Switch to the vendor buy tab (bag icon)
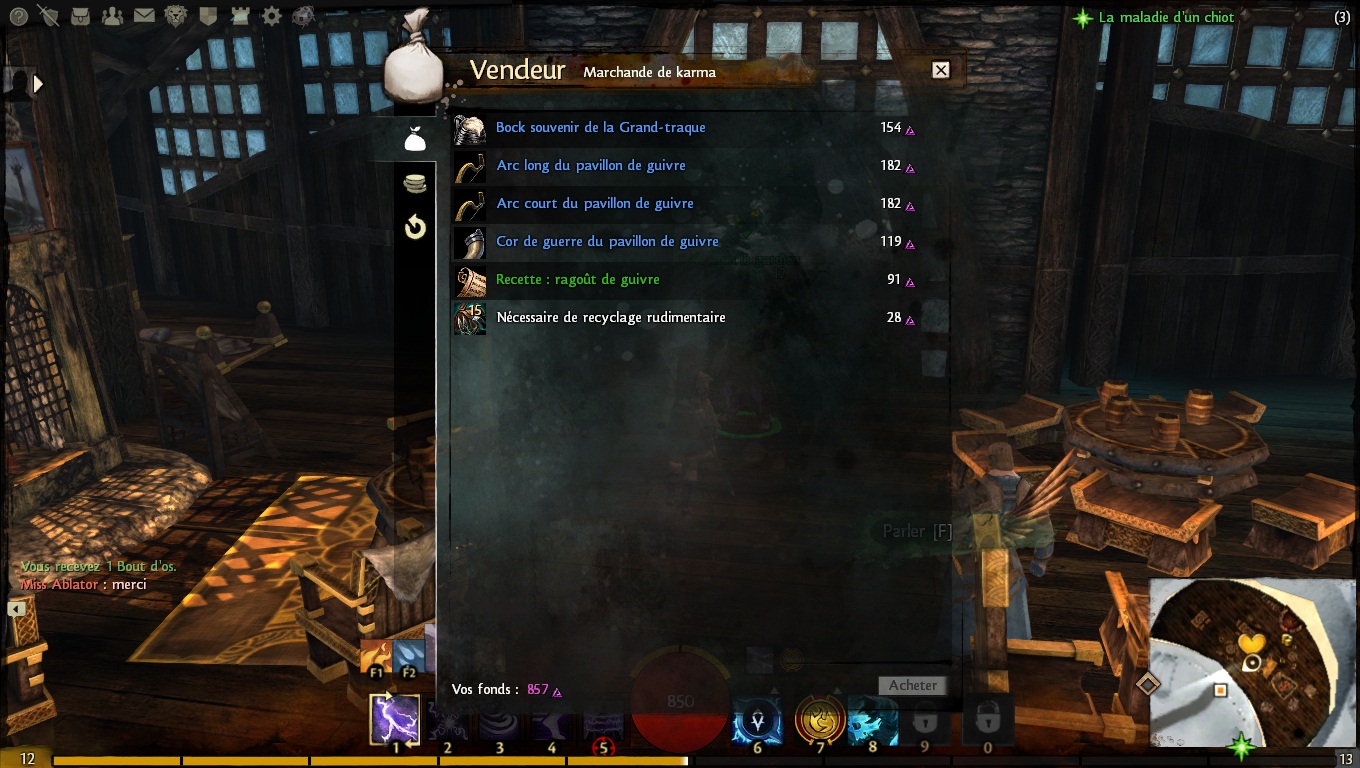This screenshot has width=1360, height=768. [415, 140]
